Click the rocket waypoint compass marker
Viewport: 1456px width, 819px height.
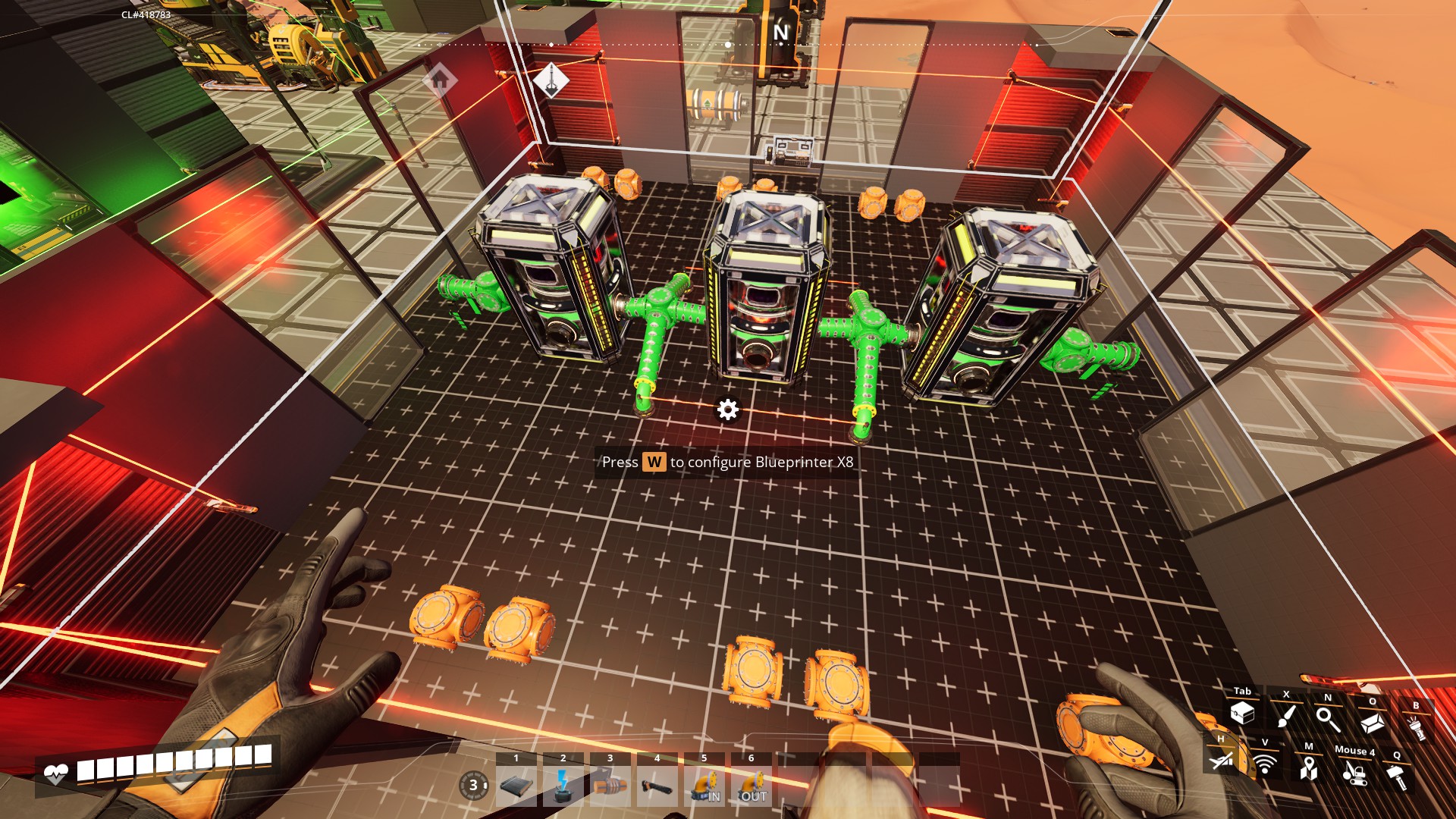pos(551,78)
